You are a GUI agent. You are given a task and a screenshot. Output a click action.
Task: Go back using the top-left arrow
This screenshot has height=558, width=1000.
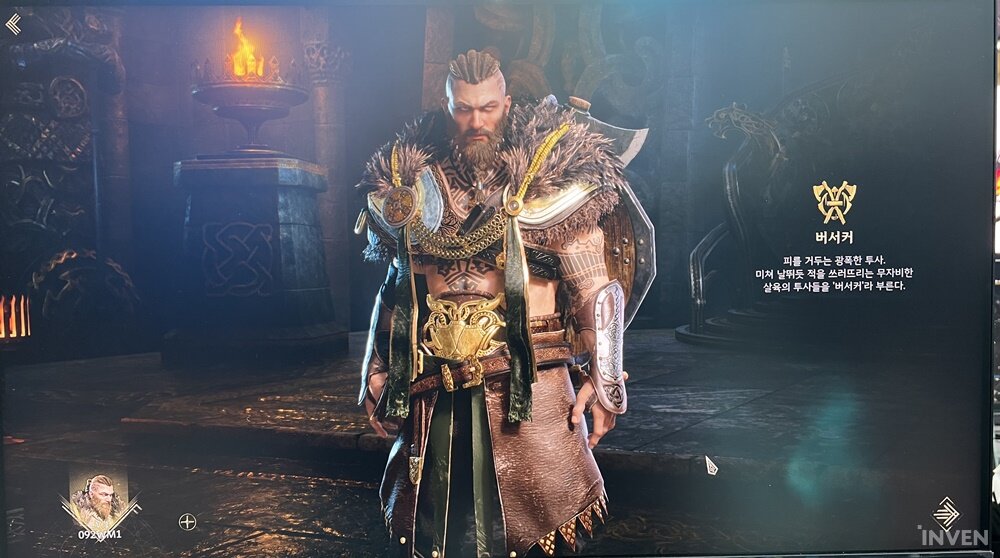pyautogui.click(x=13, y=24)
